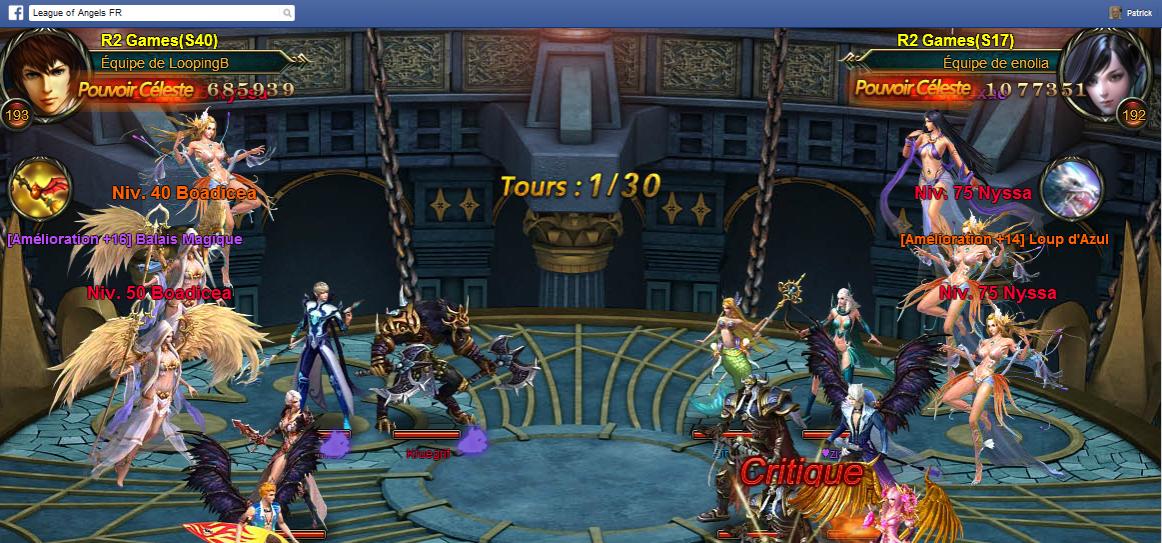Select the Balais Magique mount icon
The image size is (1162, 543).
40,191
